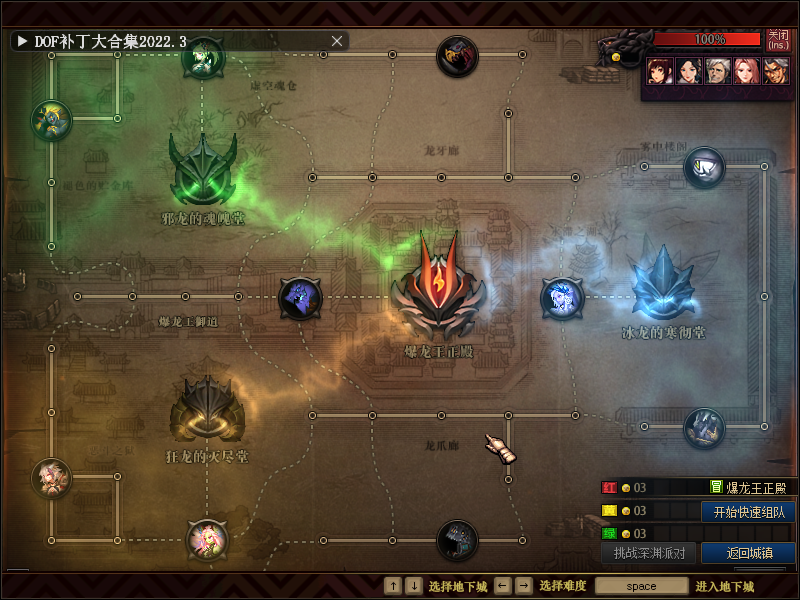Image resolution: width=800 pixels, height=600 pixels.
Task: Close the DOF补丁大合集 overlay bar
Action: (337, 41)
